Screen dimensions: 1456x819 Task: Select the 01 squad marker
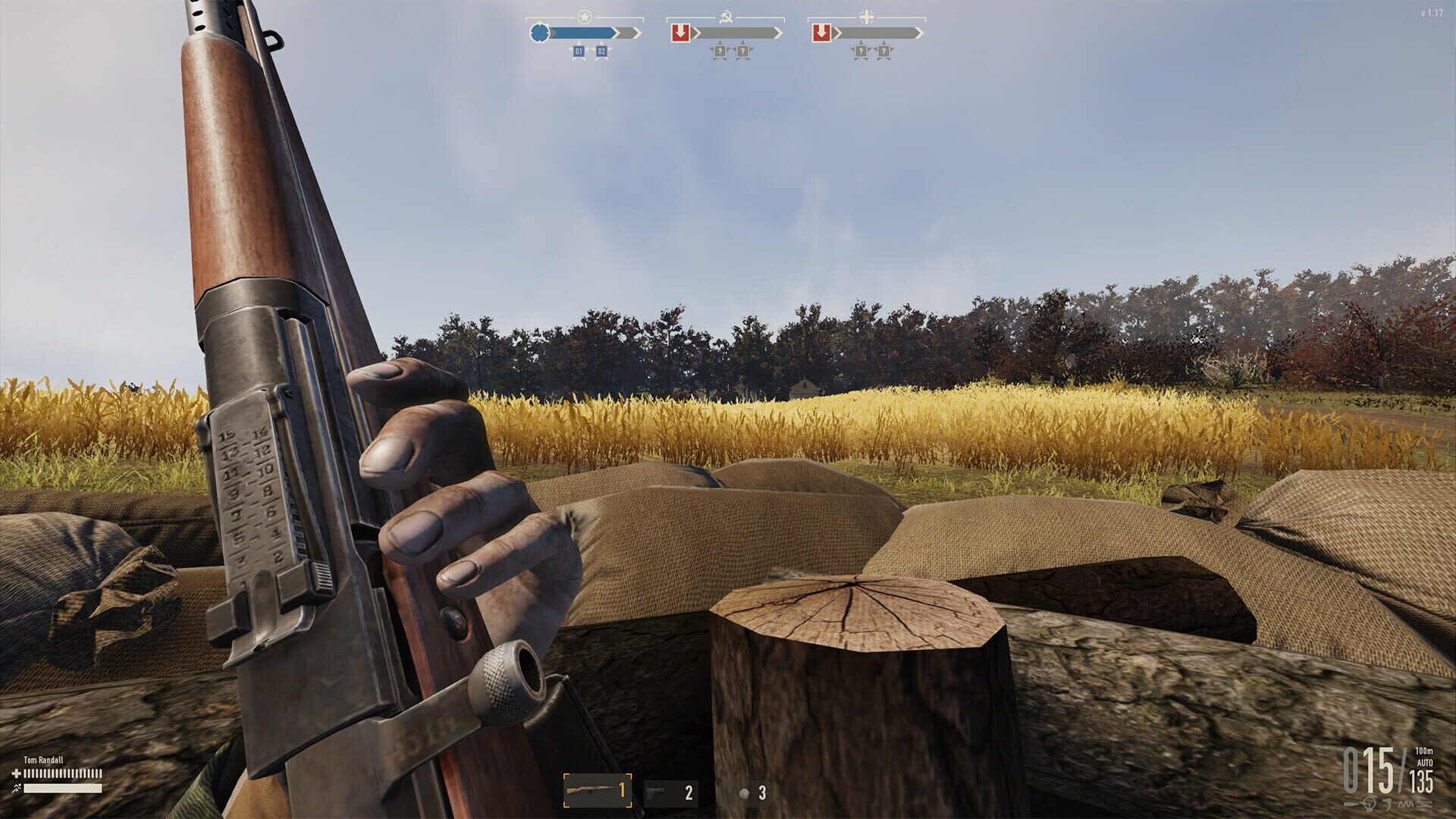579,51
